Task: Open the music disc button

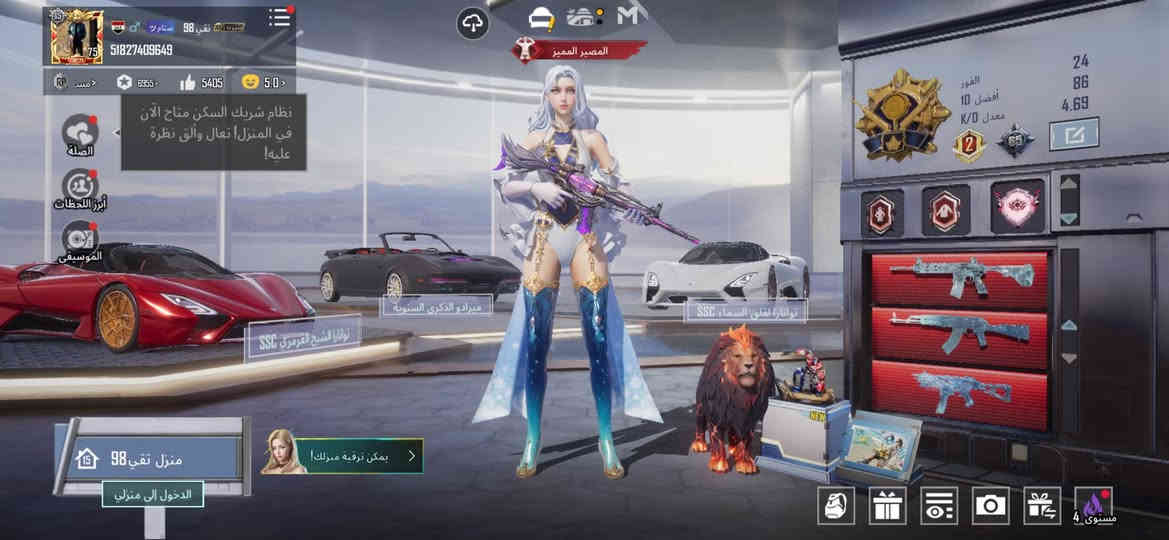Action: (80, 238)
